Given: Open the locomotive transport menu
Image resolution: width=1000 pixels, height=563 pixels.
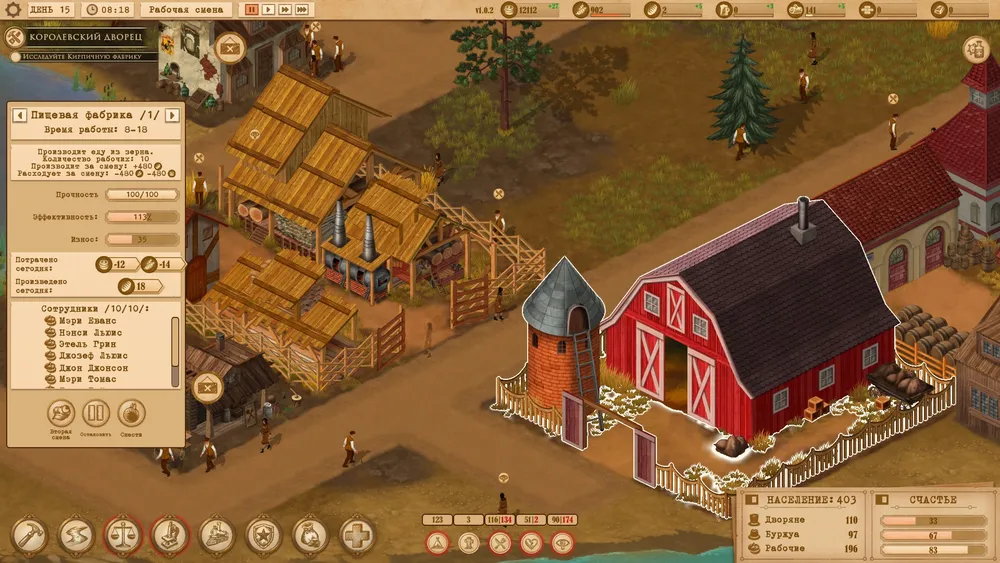Looking at the screenshot, I should point(216,536).
